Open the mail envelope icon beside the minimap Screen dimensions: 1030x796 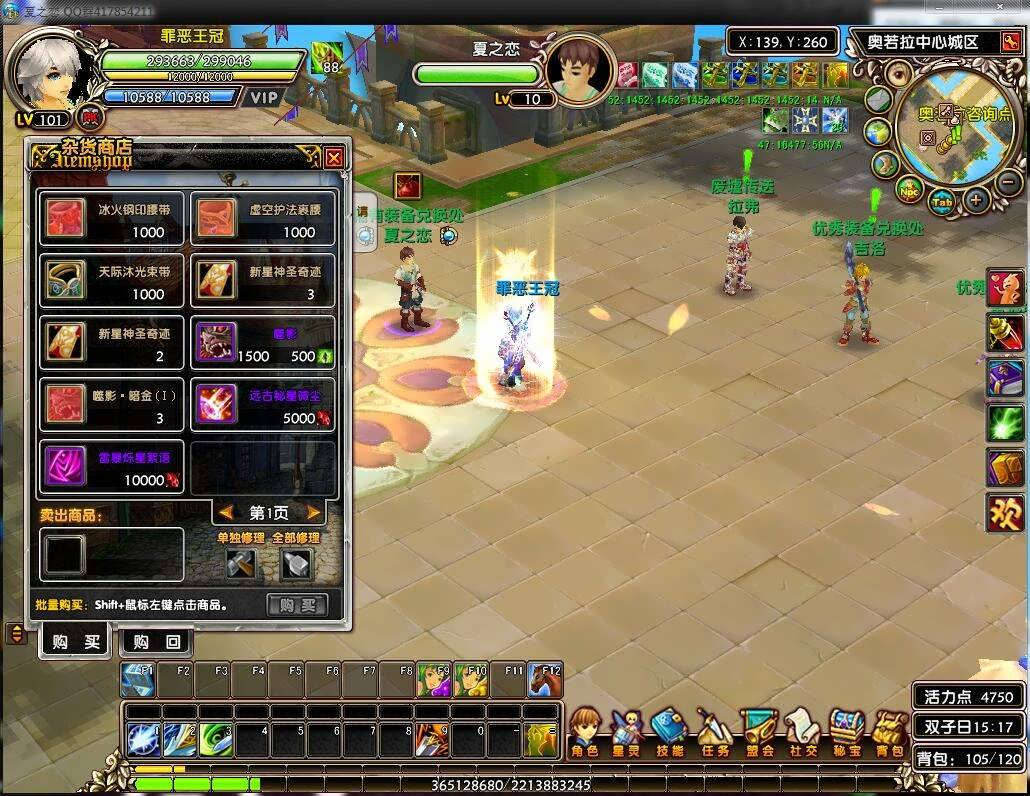(x=877, y=100)
